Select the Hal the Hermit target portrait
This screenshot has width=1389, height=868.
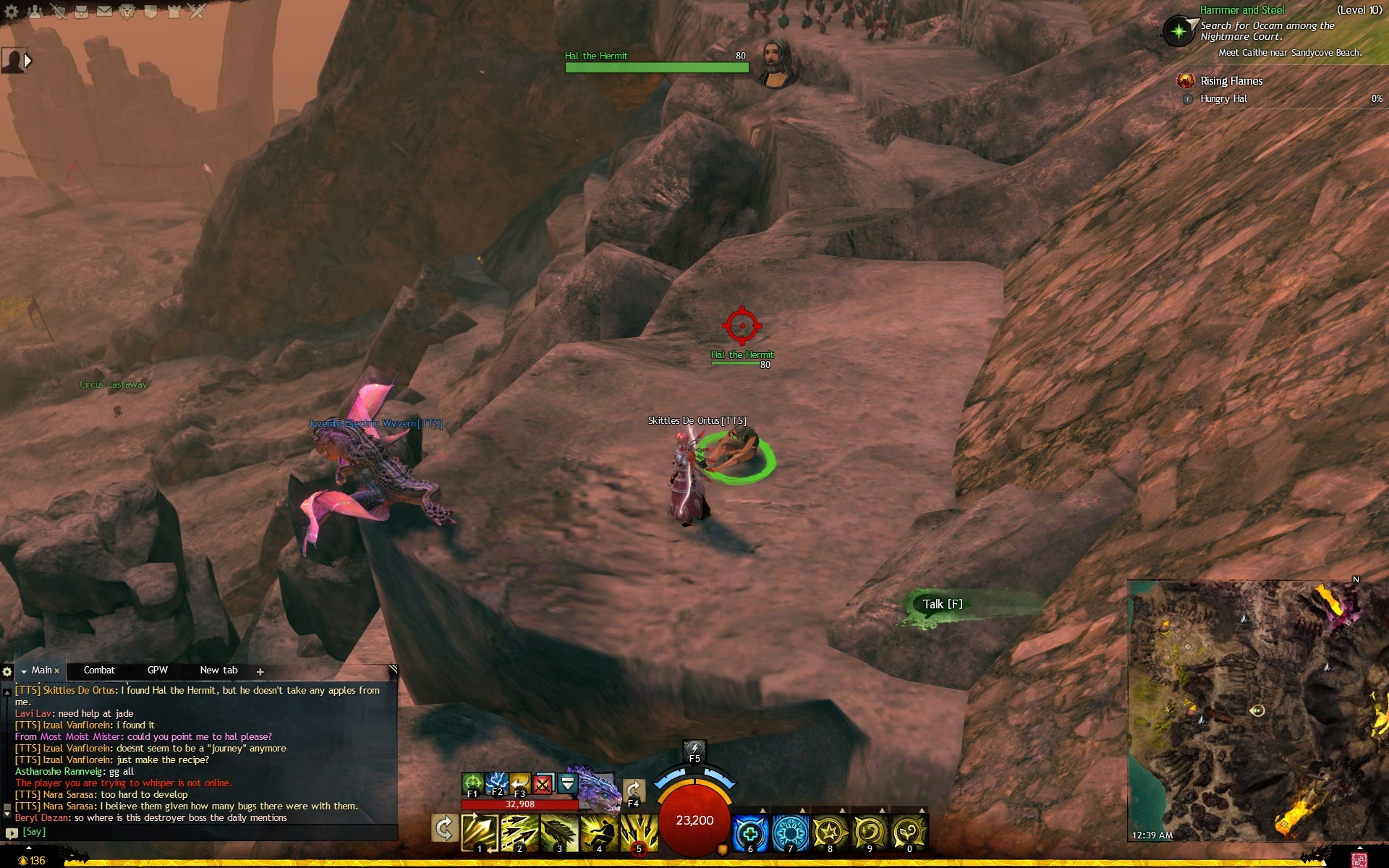[x=776, y=62]
